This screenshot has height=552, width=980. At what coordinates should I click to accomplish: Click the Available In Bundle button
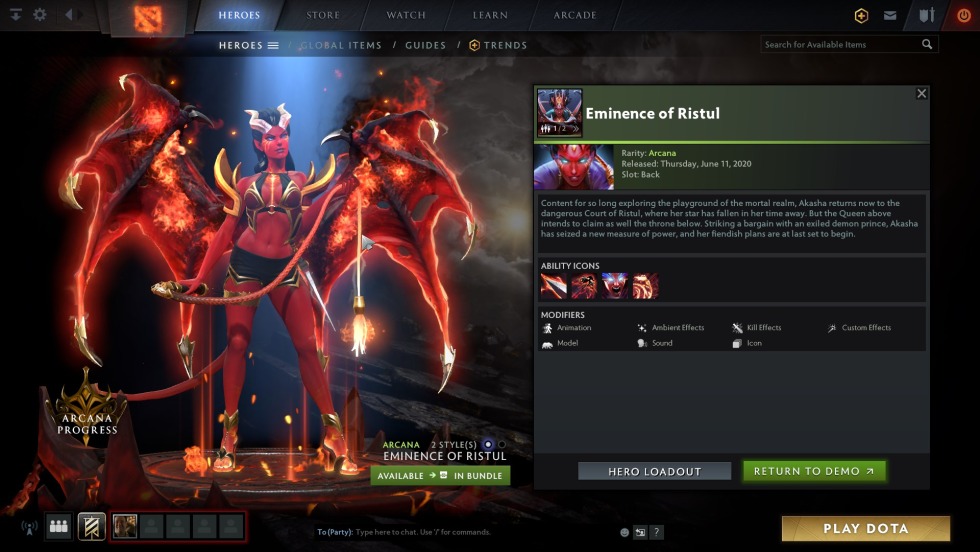(440, 476)
